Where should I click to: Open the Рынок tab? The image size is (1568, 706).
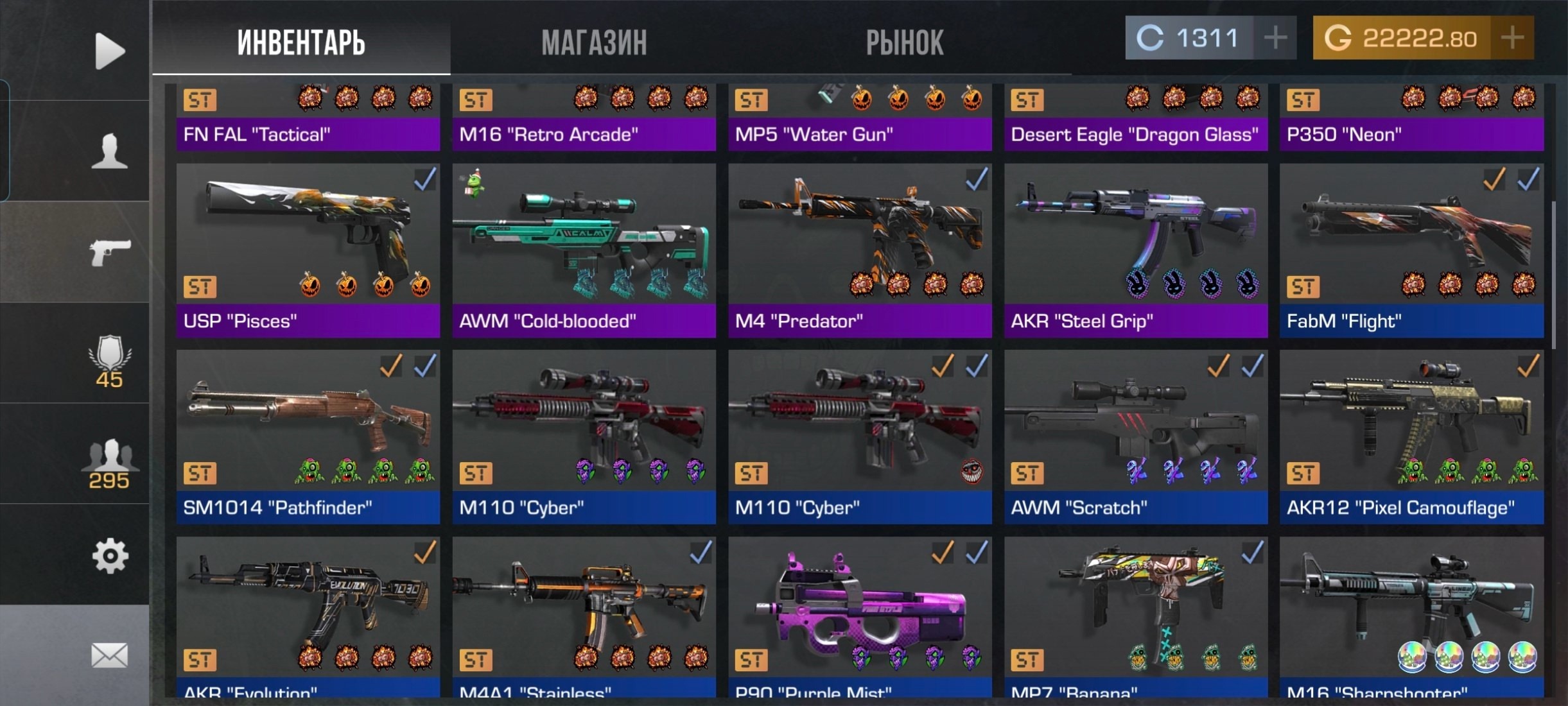[x=904, y=42]
